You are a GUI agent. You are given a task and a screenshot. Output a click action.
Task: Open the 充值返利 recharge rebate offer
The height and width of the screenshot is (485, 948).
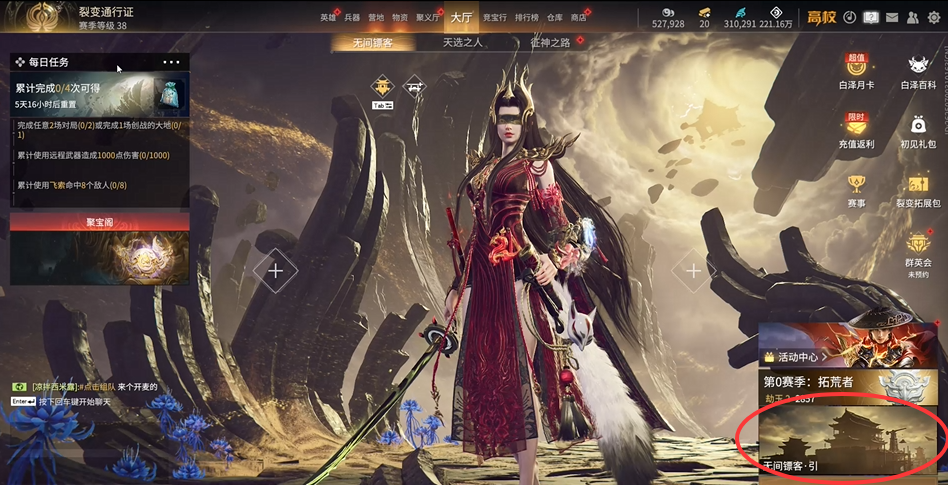coord(856,130)
